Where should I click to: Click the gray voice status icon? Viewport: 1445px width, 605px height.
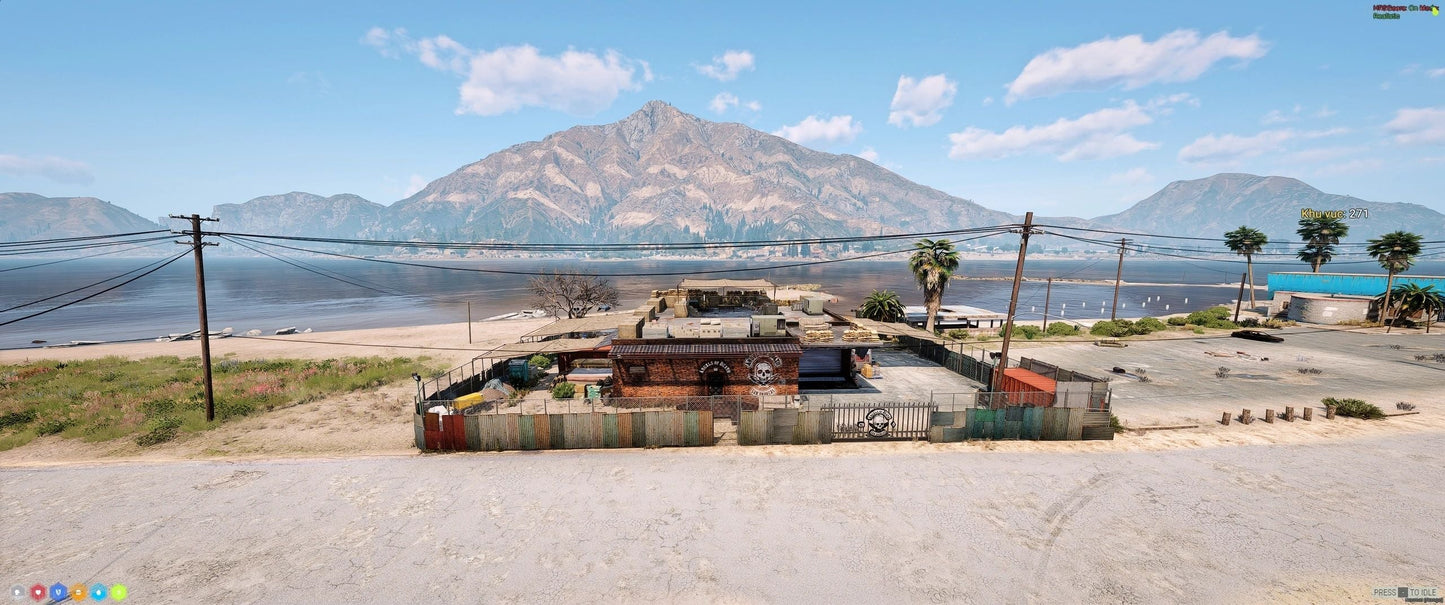(18, 592)
